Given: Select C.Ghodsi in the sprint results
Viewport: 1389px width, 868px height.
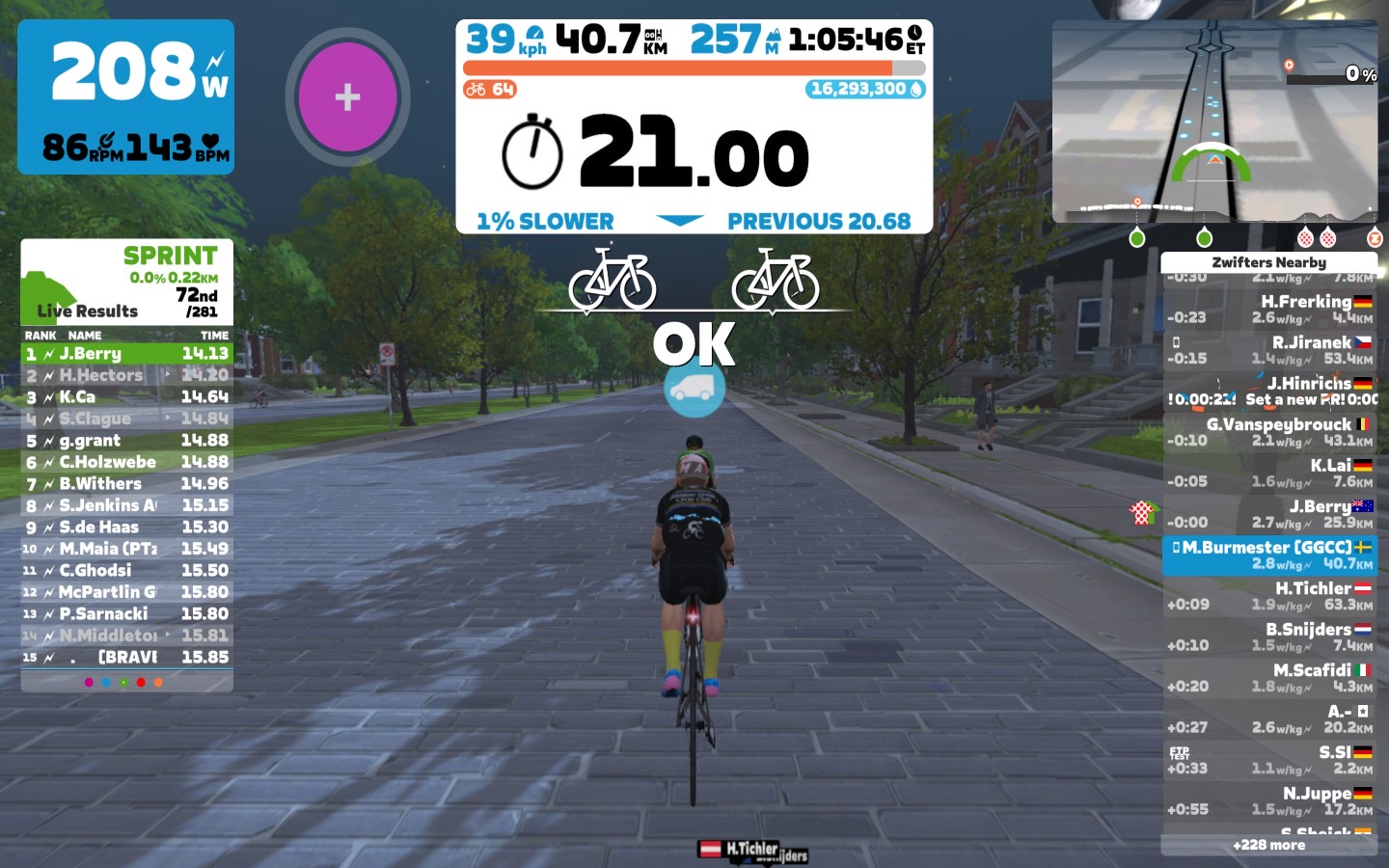Looking at the screenshot, I should coord(126,571).
